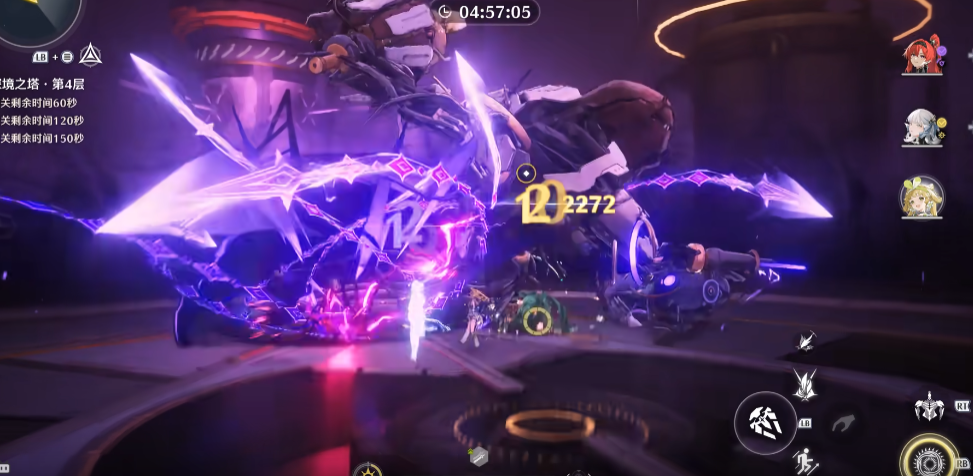Activate the golden ring ultimate skill
This screenshot has height=476, width=973.
coord(932,459)
